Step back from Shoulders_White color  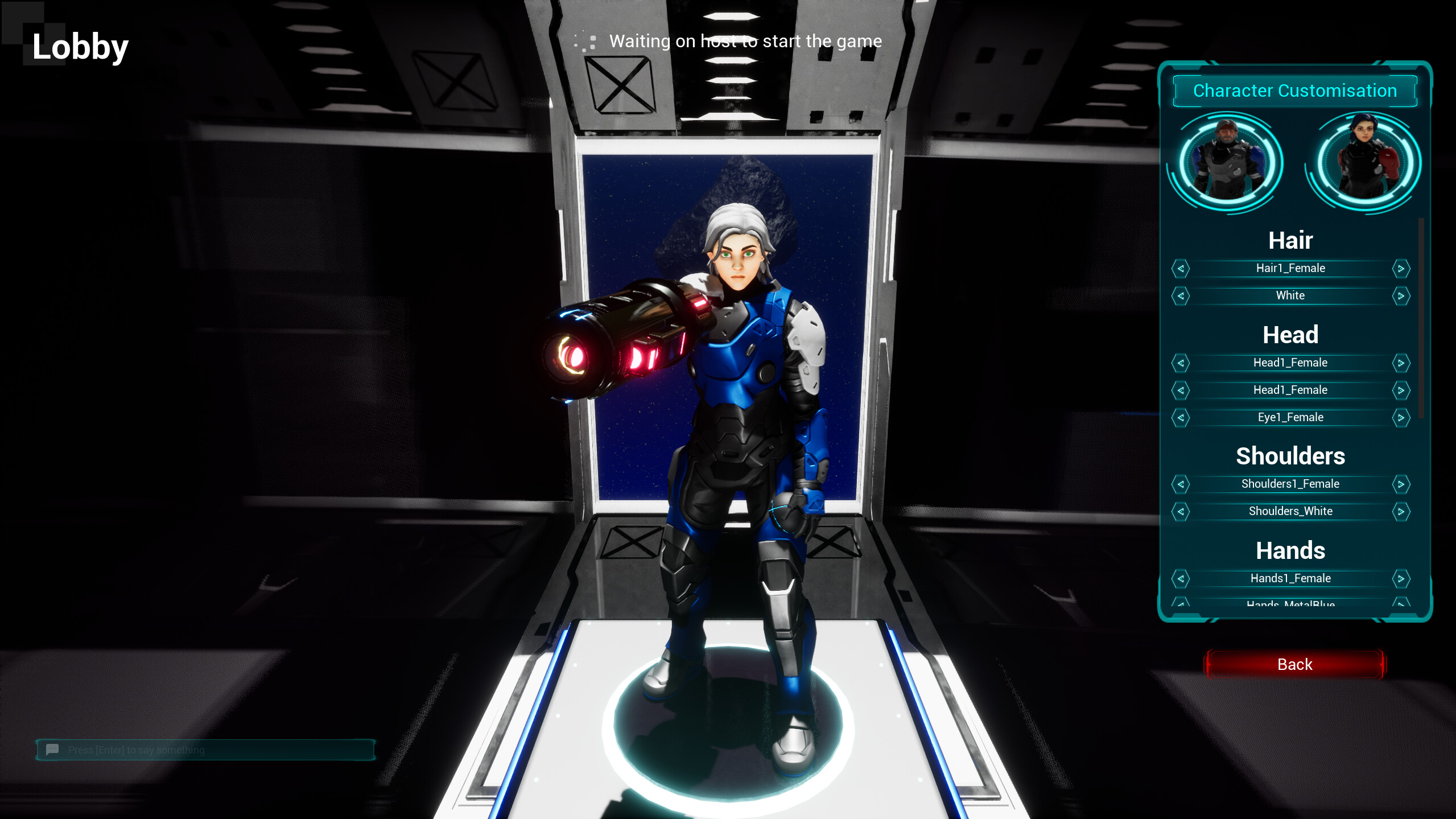coord(1181,511)
